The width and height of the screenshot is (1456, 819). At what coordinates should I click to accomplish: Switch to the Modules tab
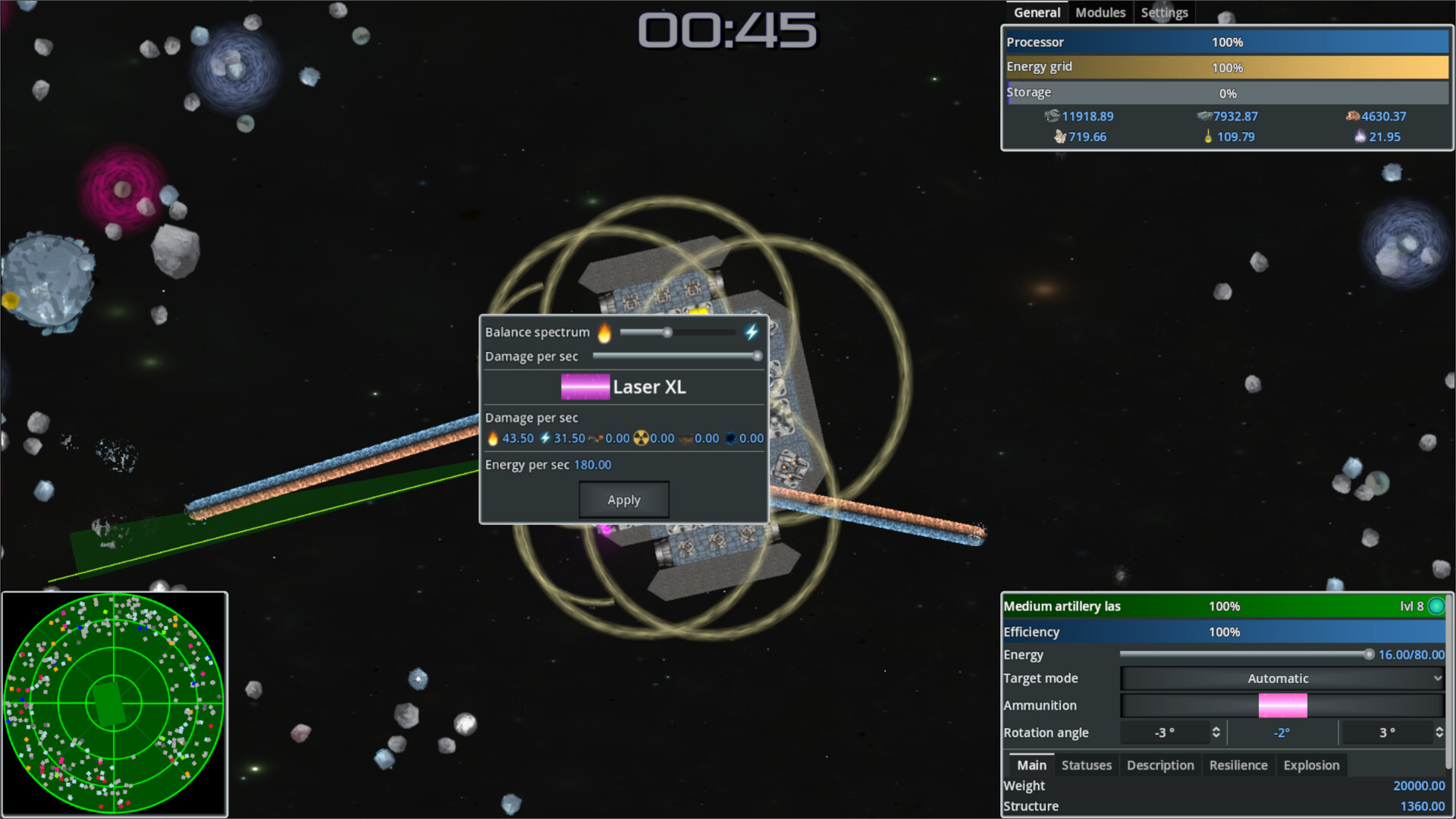tap(1100, 11)
